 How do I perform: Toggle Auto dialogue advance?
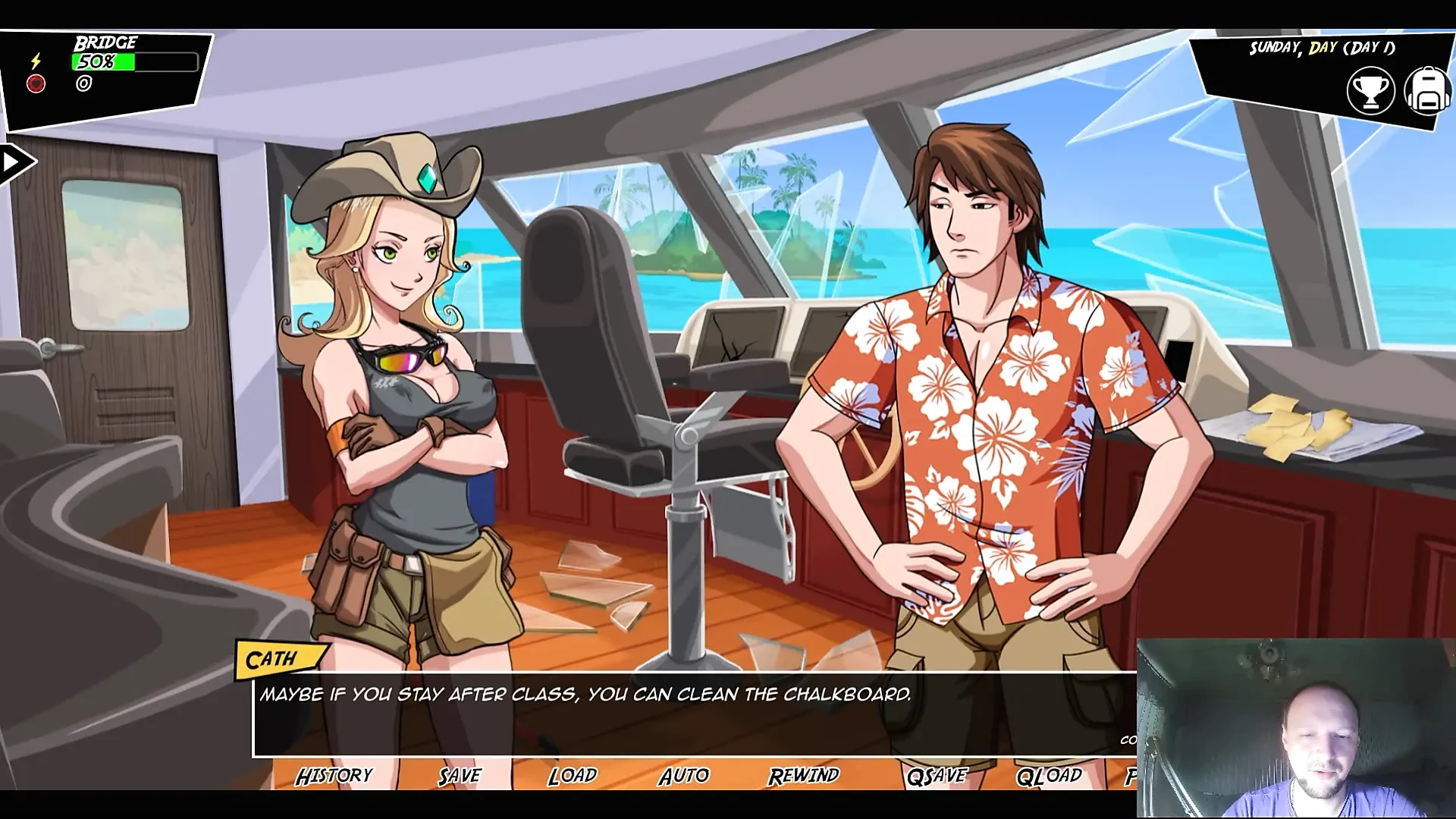[684, 776]
